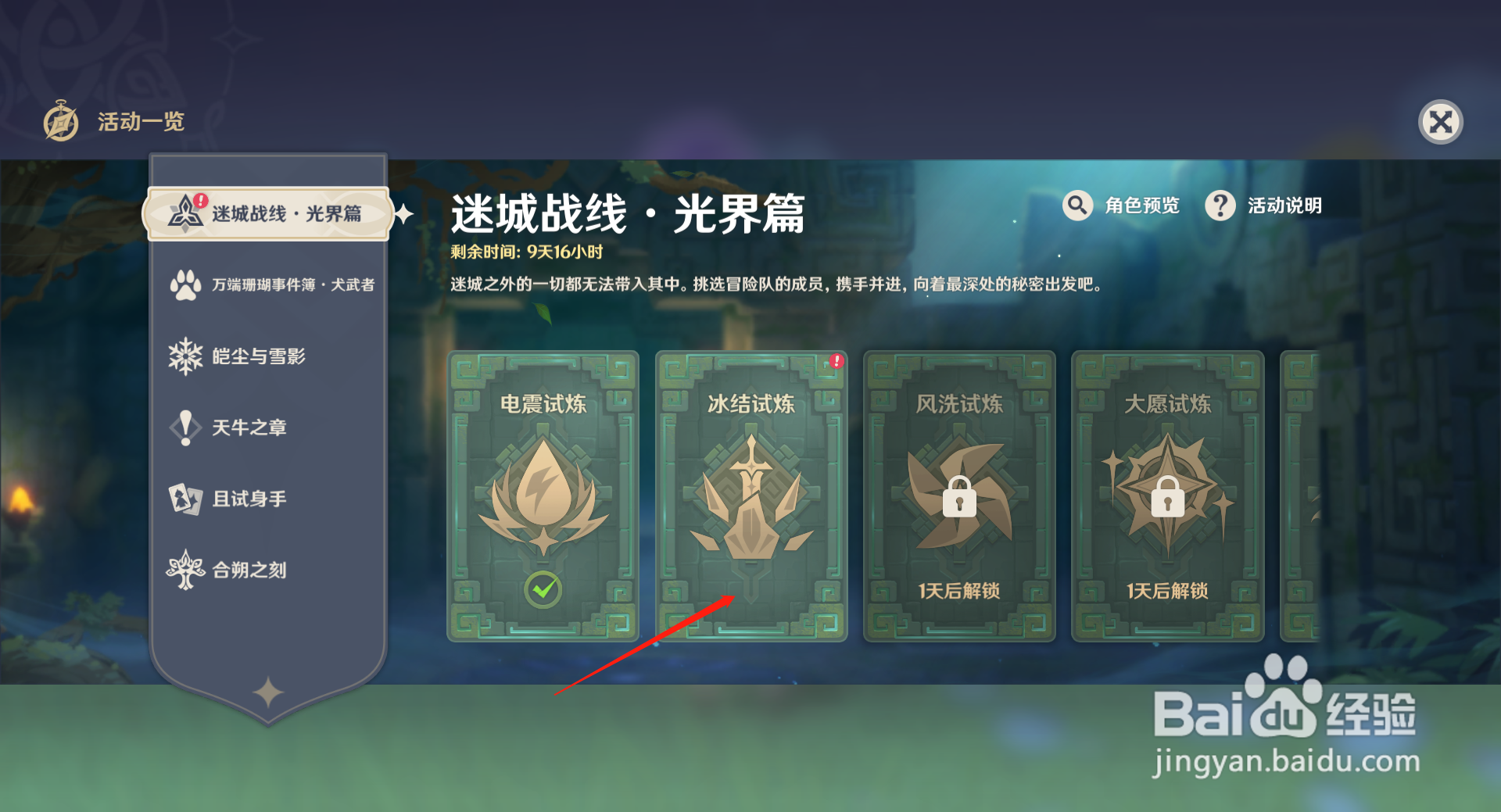Click the 活动一览 compass icon
The width and height of the screenshot is (1501, 812).
[x=61, y=121]
